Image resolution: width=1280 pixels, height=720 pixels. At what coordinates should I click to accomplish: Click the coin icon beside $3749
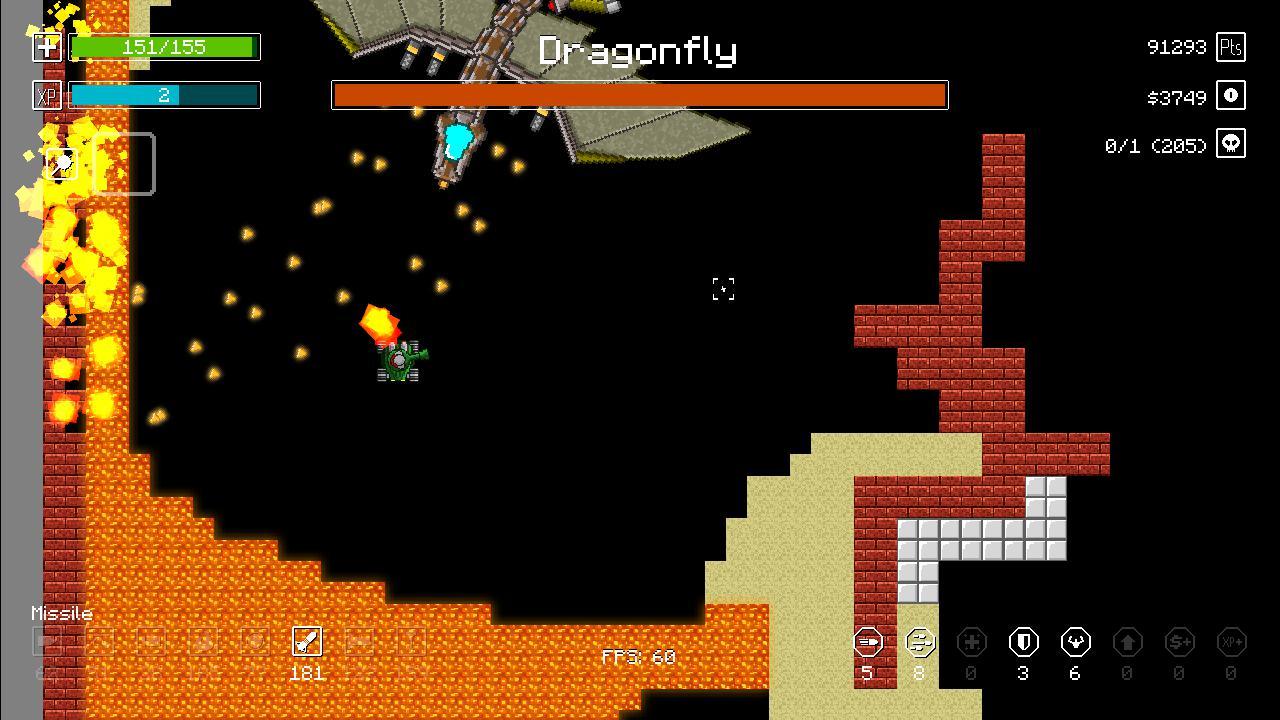tap(1231, 95)
